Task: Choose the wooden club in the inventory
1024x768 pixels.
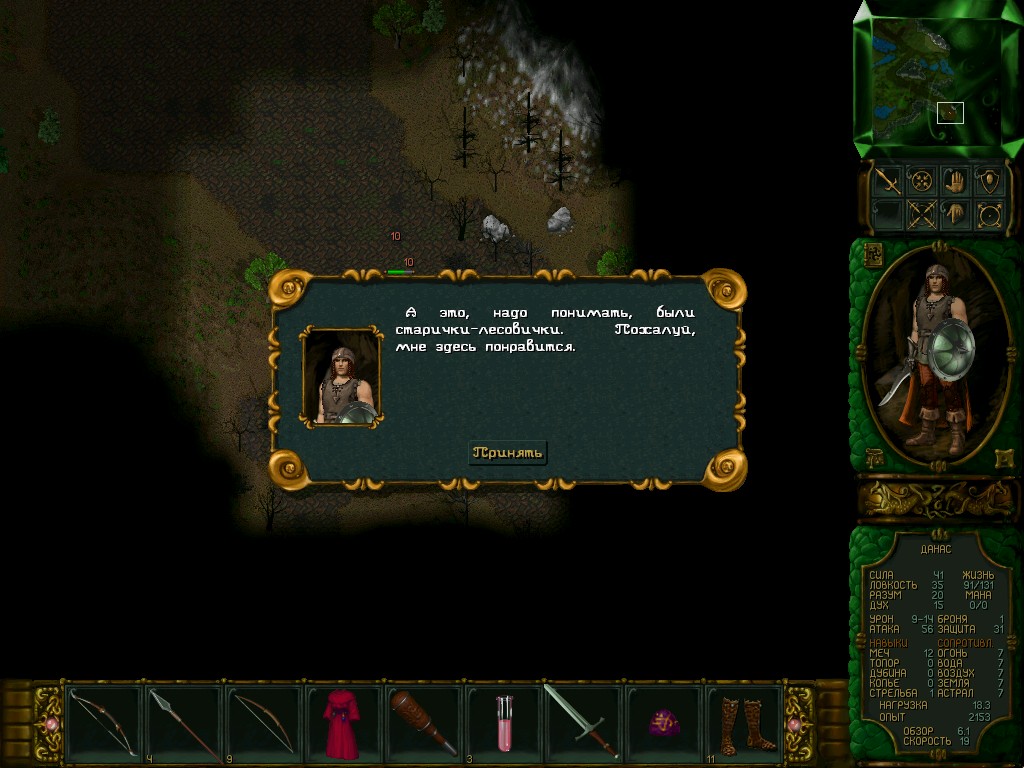Action: point(424,722)
